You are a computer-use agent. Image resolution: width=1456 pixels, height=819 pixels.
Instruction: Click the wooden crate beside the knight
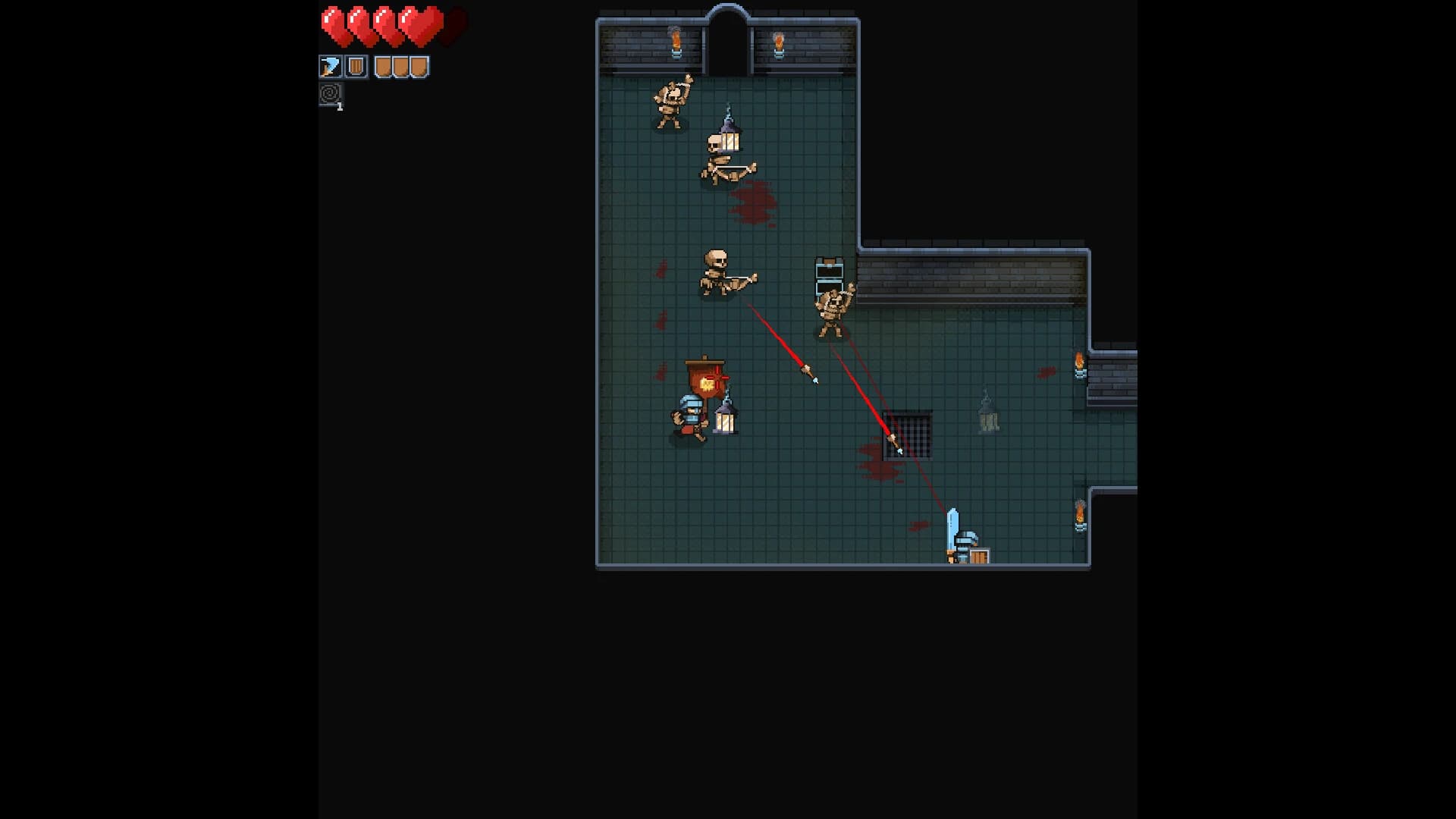pyautogui.click(x=979, y=556)
